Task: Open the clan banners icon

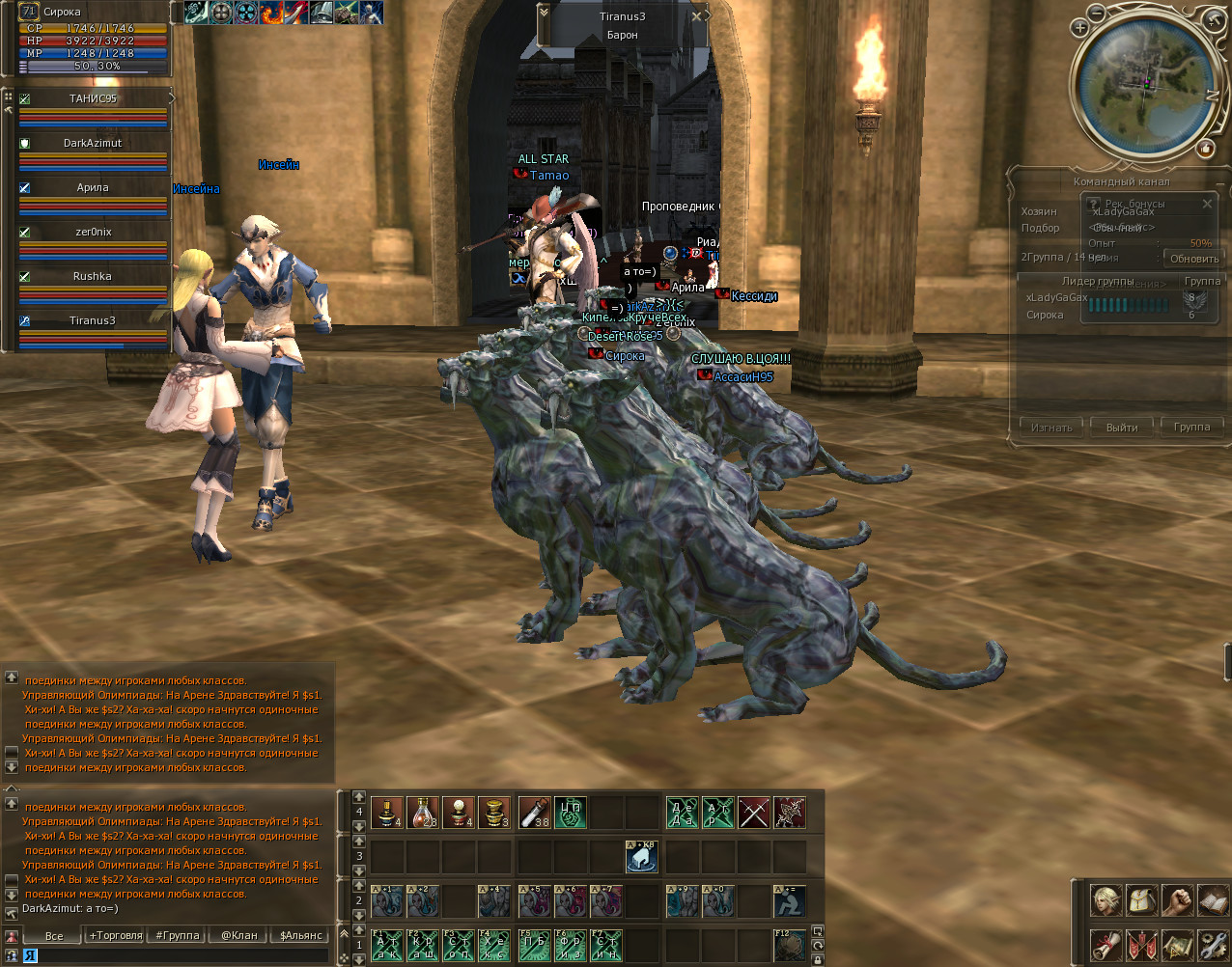Action: click(1142, 945)
